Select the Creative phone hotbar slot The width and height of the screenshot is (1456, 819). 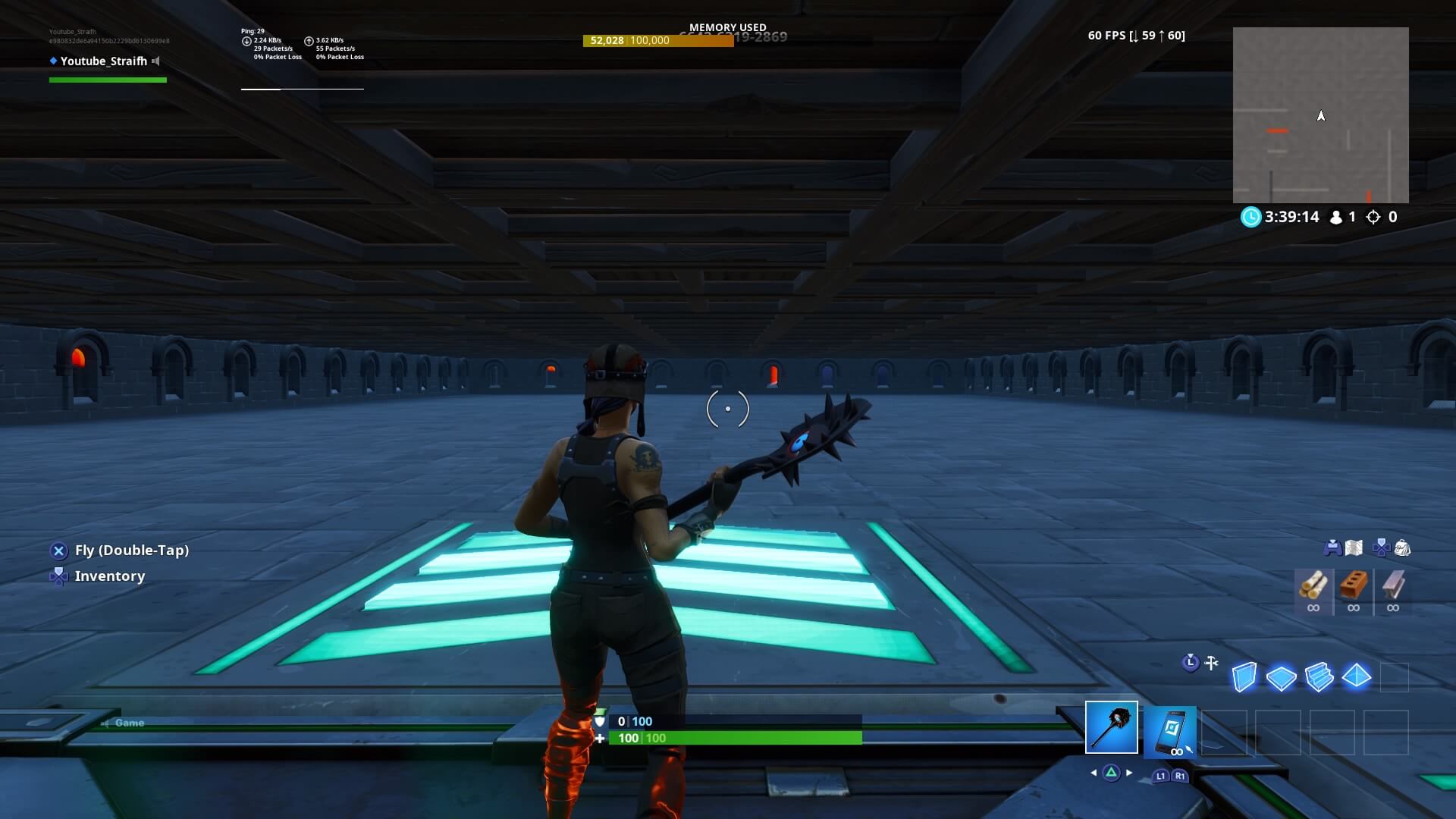pyautogui.click(x=1169, y=730)
